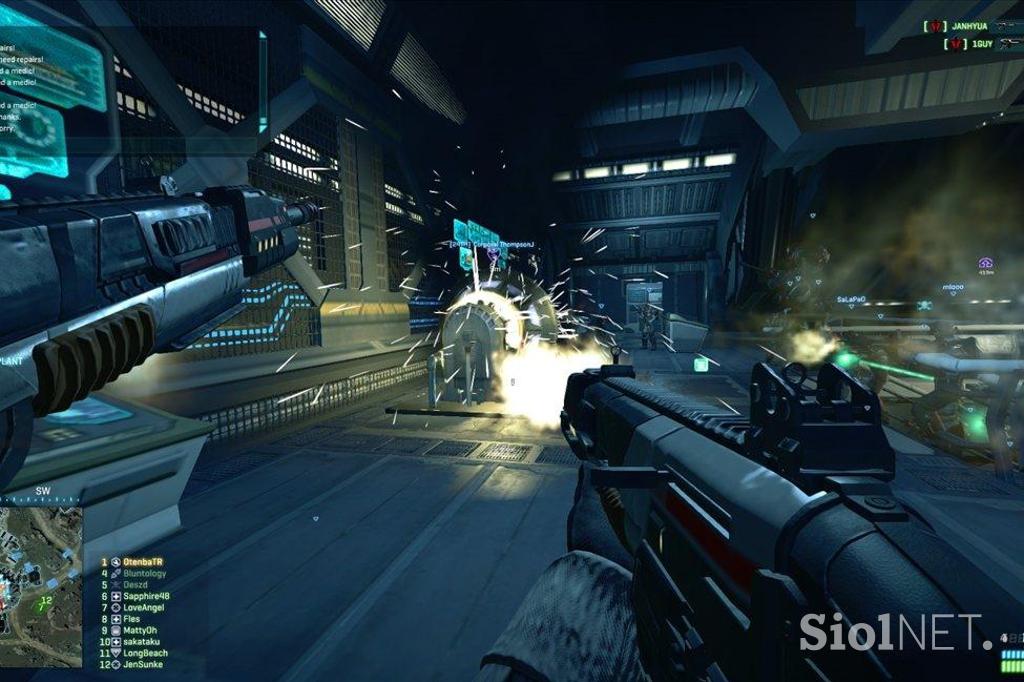Select squad member LongBeach
Image resolution: width=1024 pixels, height=682 pixels.
[145, 653]
